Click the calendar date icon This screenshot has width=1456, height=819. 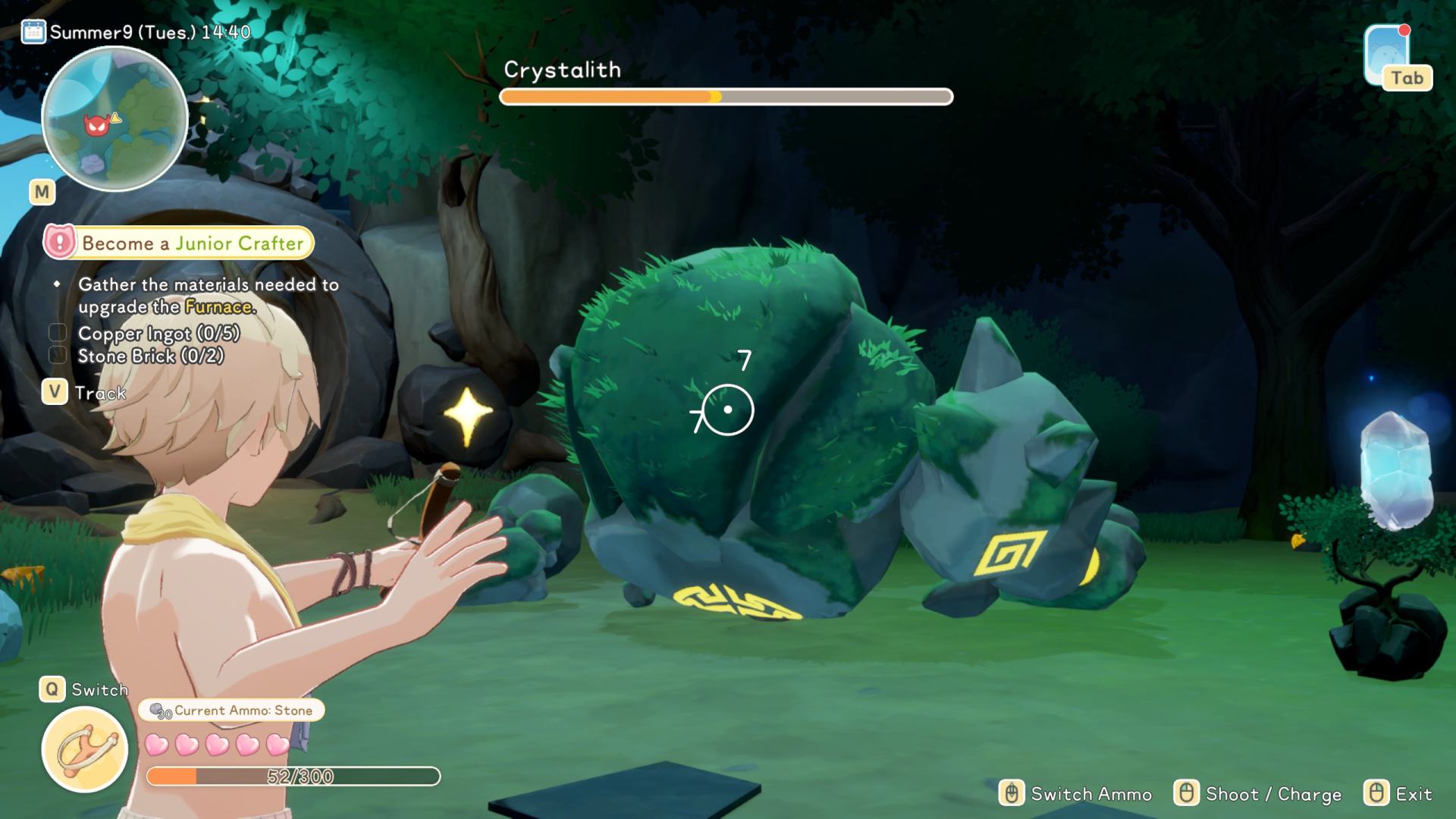[33, 32]
